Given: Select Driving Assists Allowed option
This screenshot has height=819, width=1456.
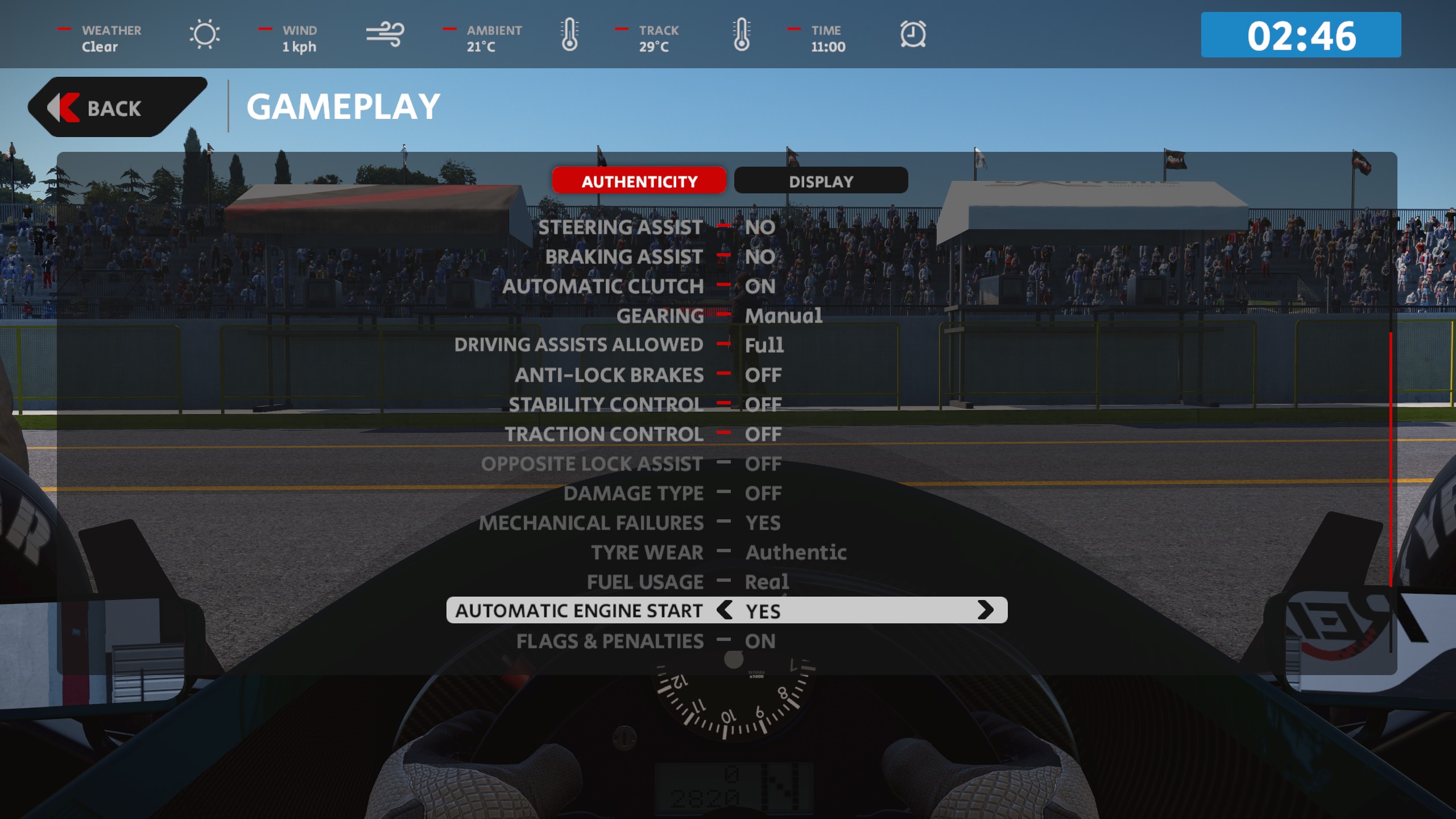Looking at the screenshot, I should coord(578,345).
